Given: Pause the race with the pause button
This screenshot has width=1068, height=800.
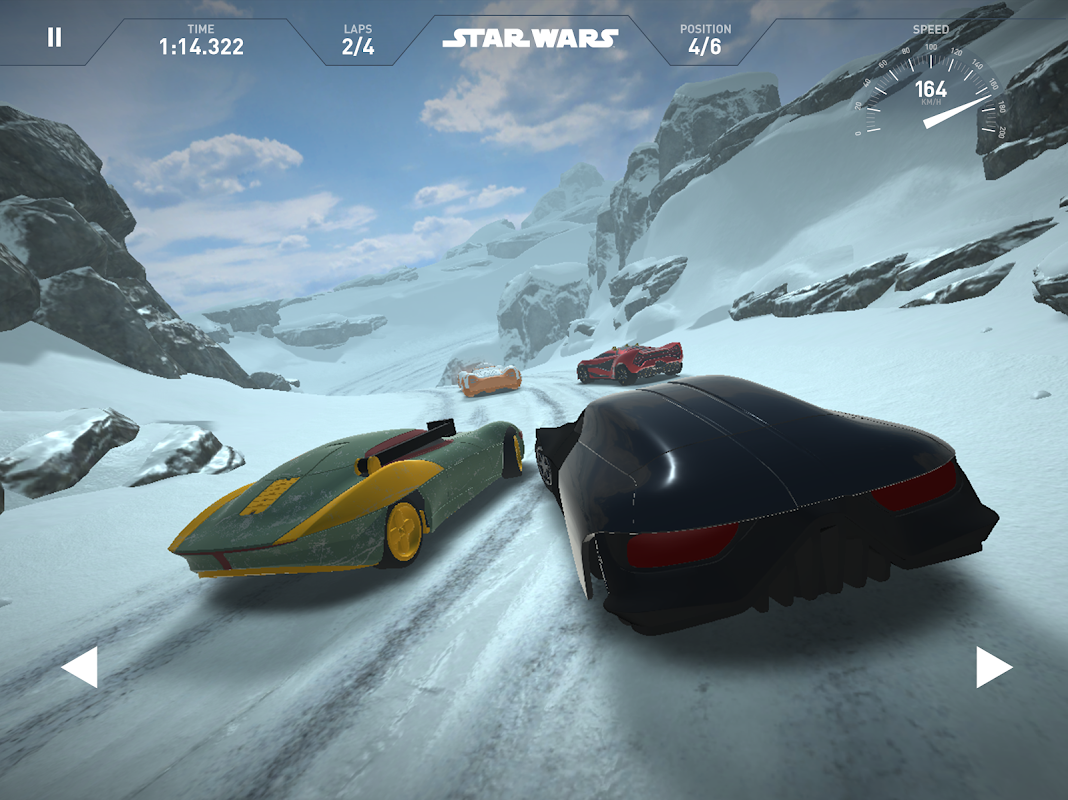Looking at the screenshot, I should (54, 38).
